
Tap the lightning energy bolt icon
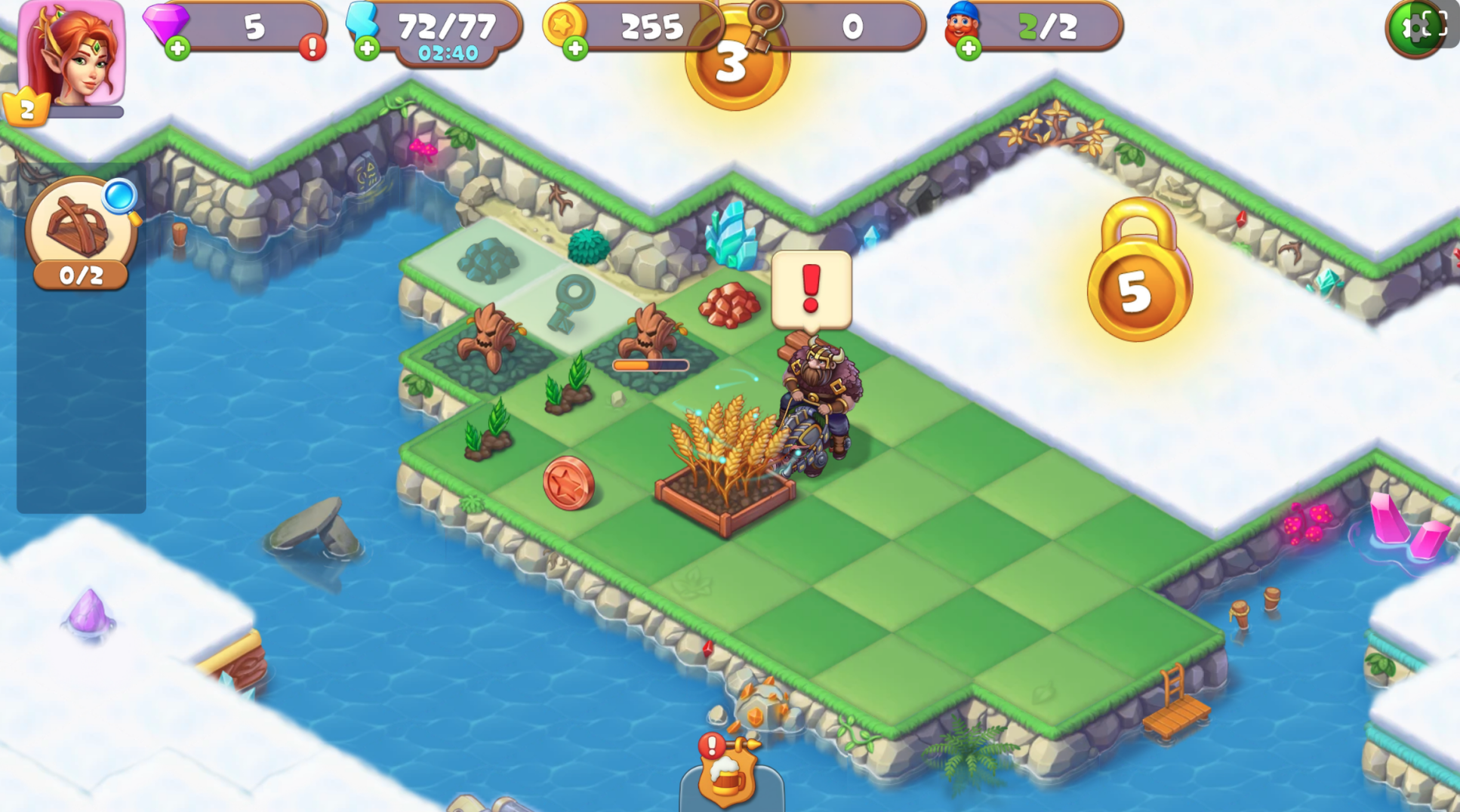pos(361,23)
